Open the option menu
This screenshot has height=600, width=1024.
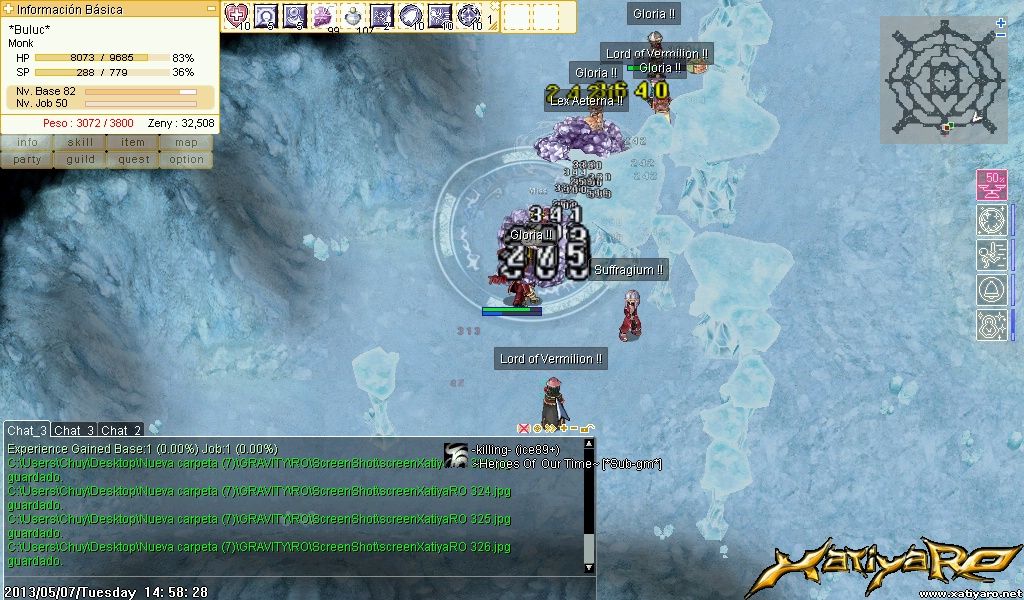186,159
